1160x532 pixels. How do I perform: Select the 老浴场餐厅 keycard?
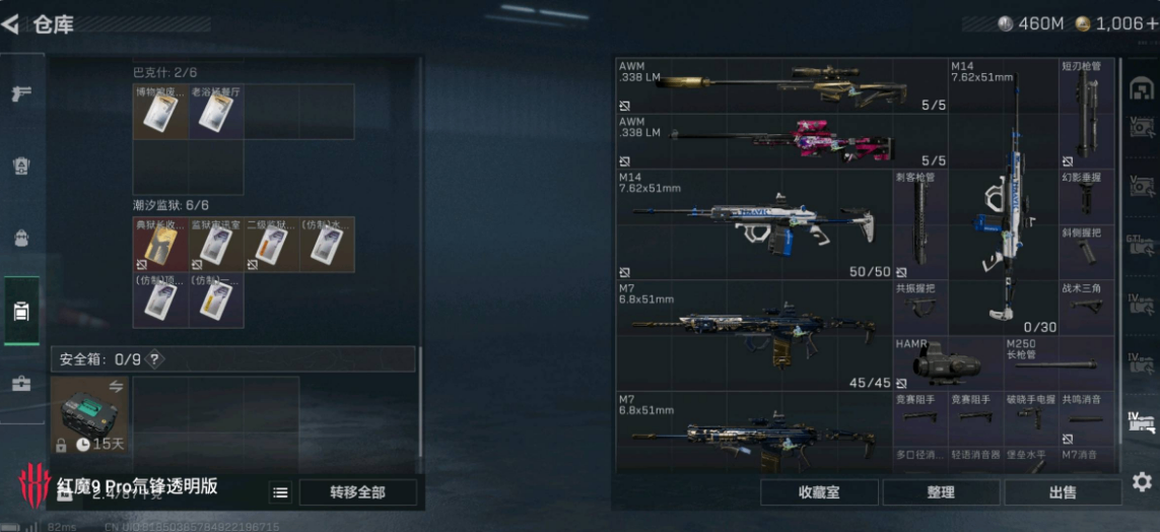(x=215, y=111)
